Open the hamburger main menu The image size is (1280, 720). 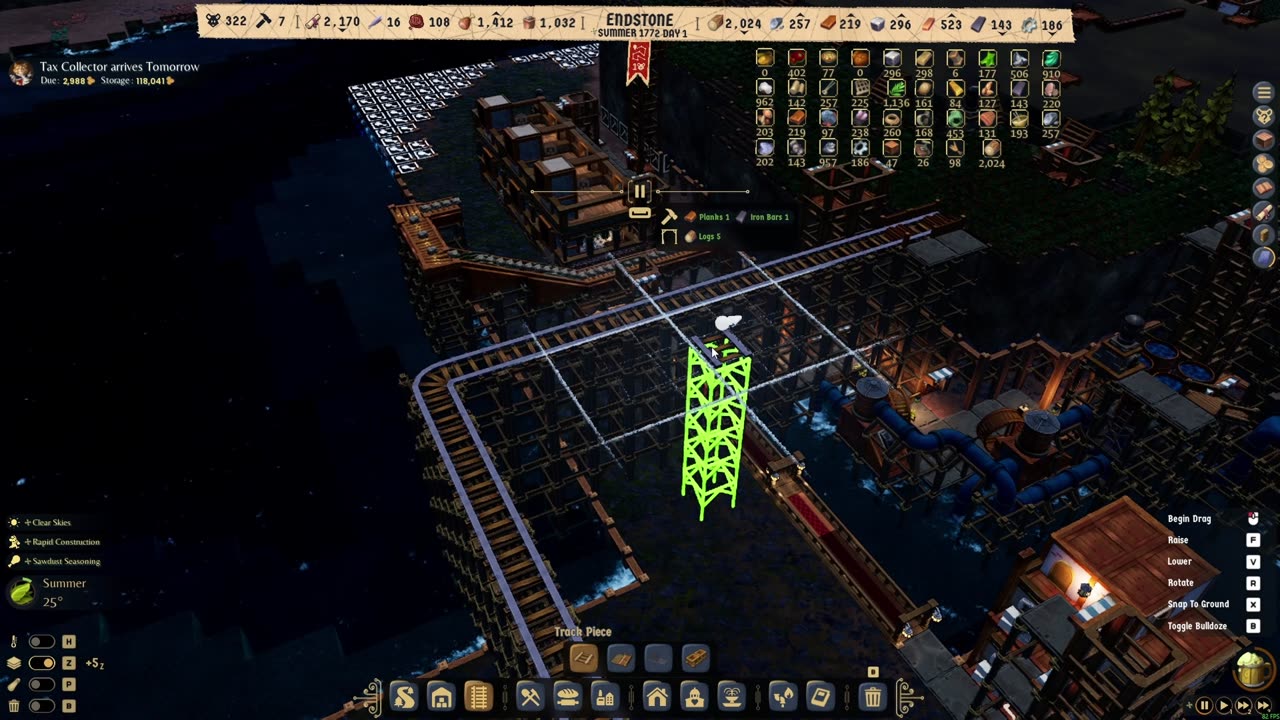pyautogui.click(x=1263, y=92)
